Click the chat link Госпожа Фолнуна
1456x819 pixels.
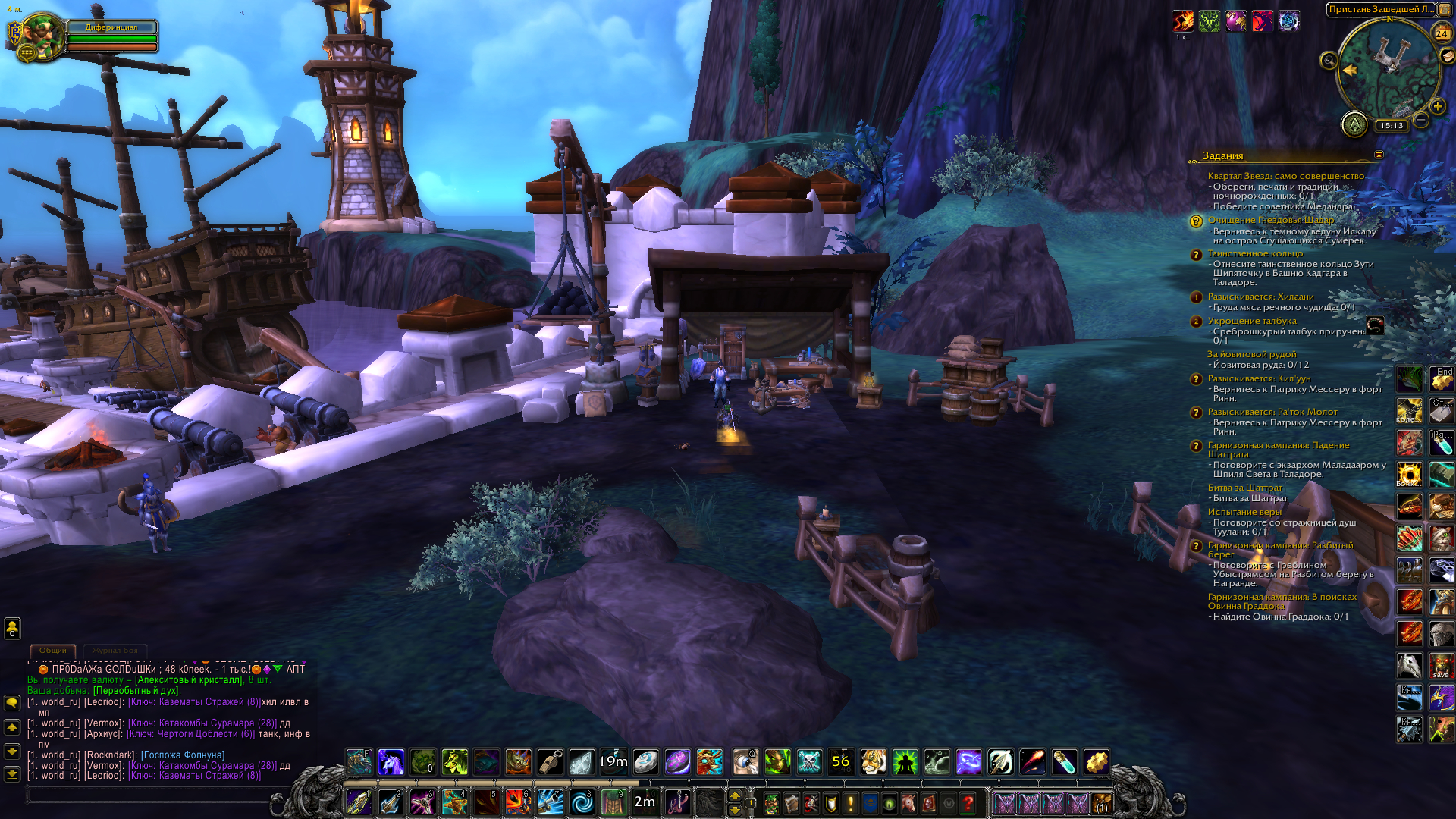[x=183, y=755]
